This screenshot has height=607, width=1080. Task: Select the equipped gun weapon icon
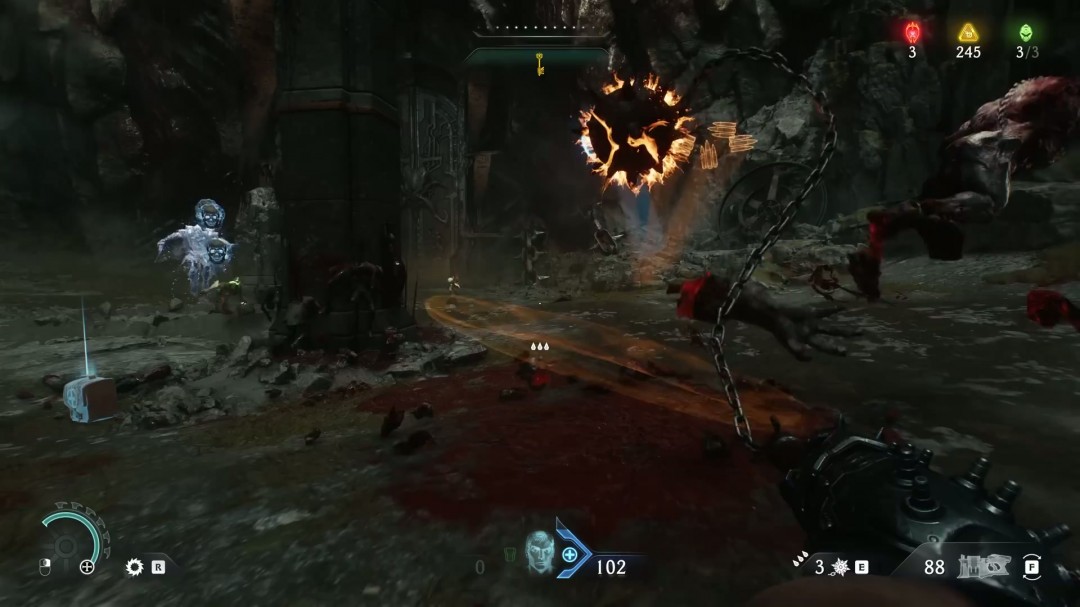point(981,566)
